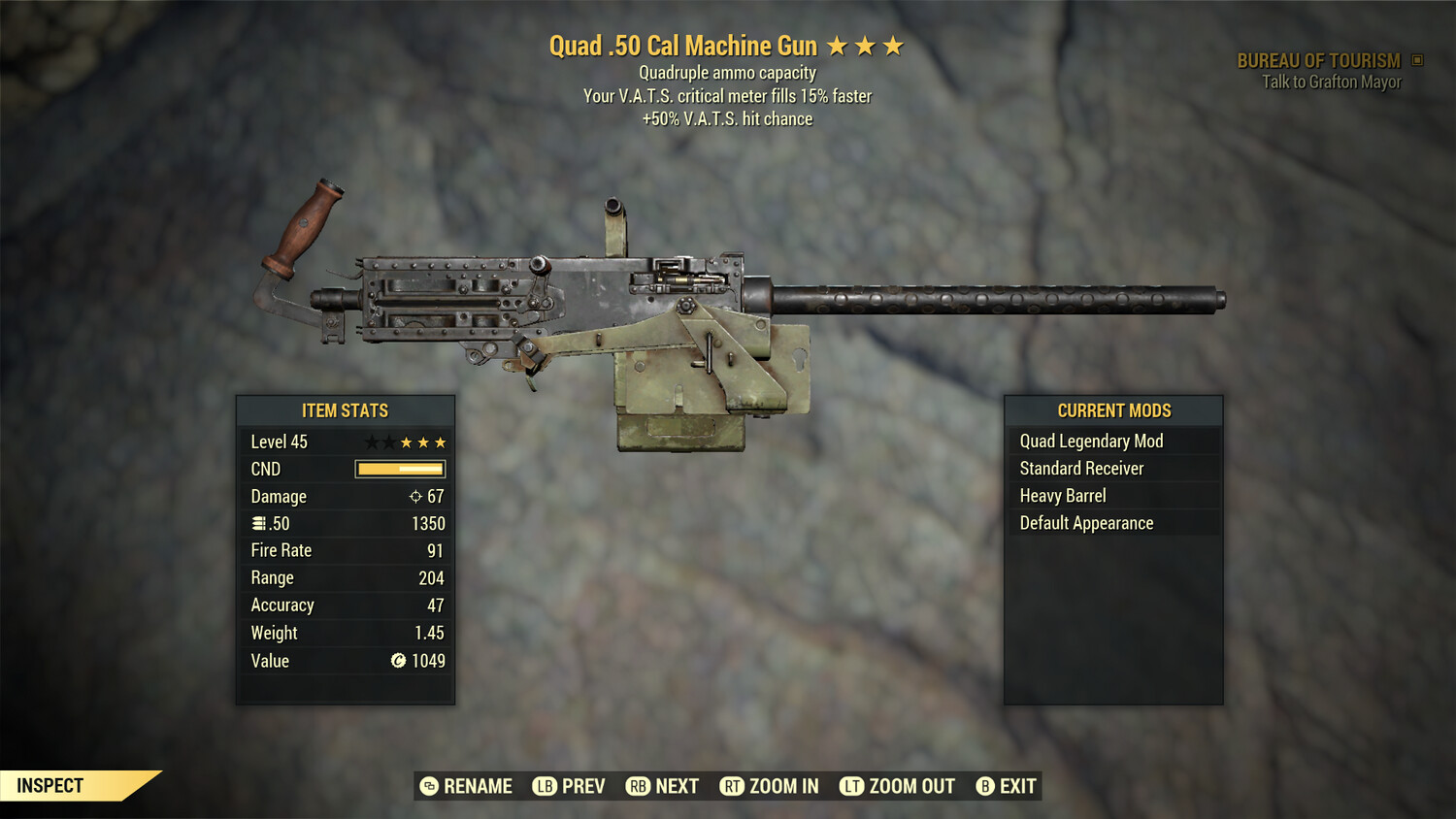Select the LB button icon beside PREV

click(546, 786)
